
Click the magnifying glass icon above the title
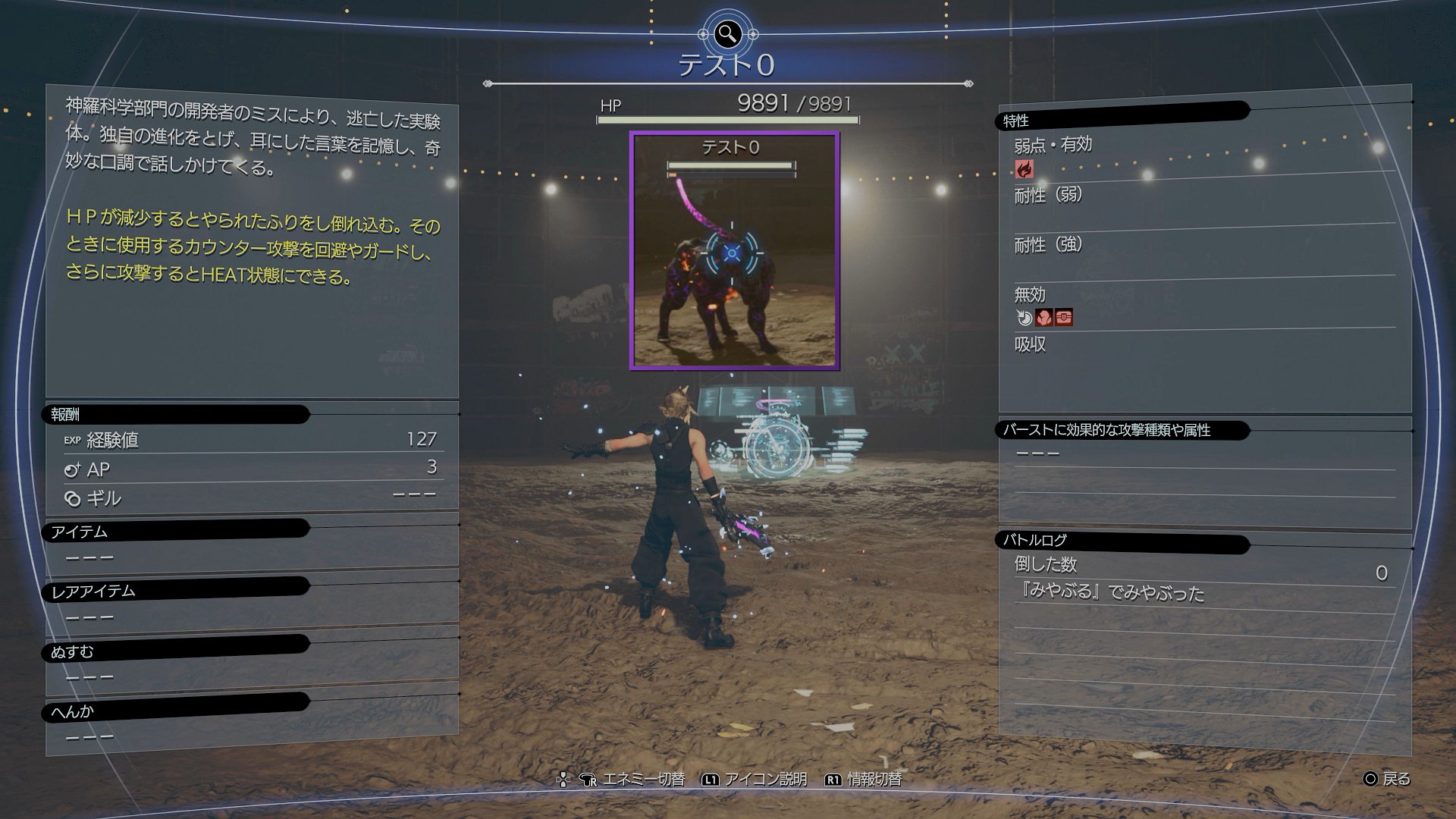tap(728, 33)
